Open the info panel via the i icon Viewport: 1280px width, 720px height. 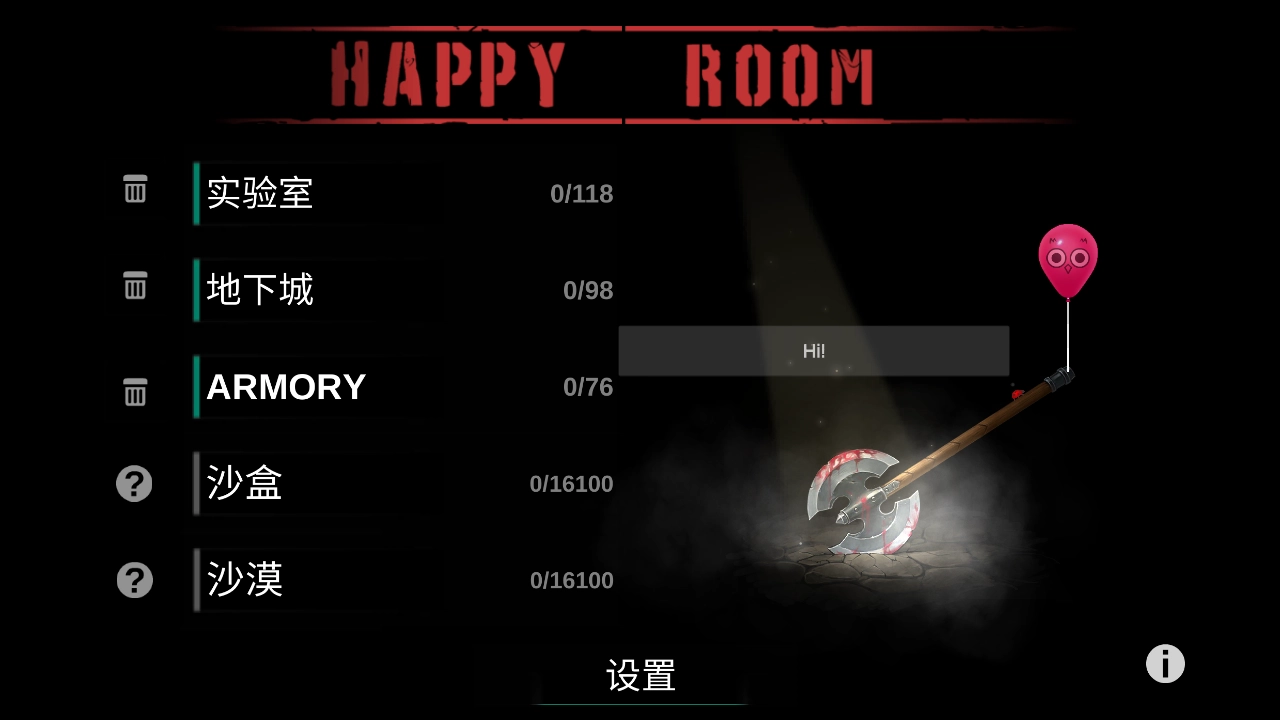(1164, 663)
